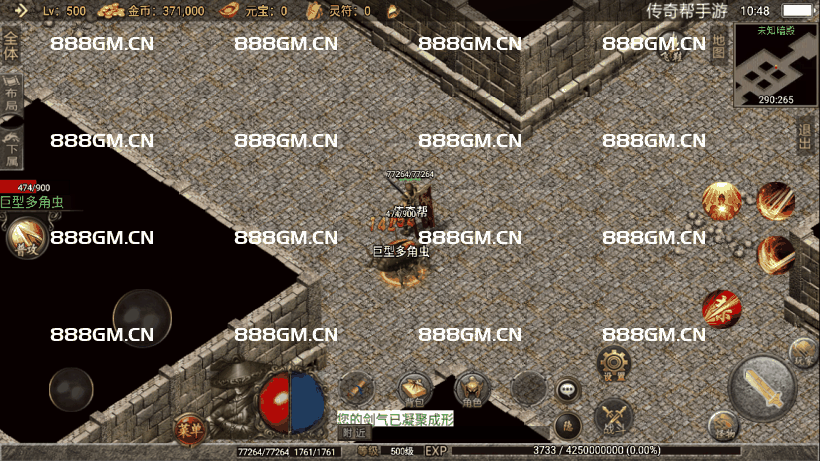Viewport: 820px width, 461px height.
Task: Open the 设置 settings gear
Action: click(x=613, y=363)
